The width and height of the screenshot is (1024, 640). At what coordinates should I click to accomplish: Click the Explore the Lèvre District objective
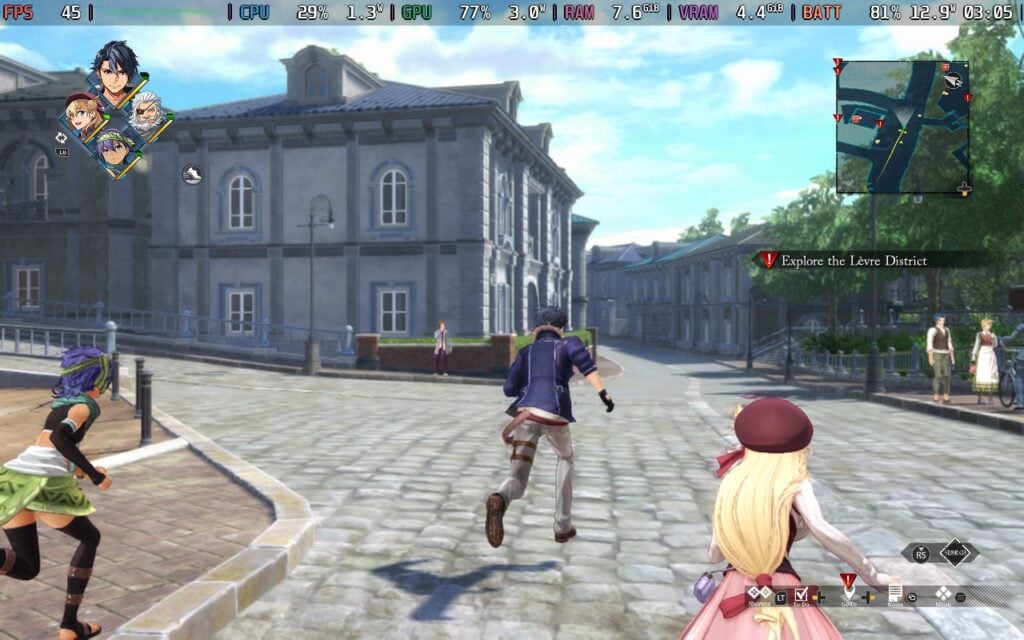[854, 260]
